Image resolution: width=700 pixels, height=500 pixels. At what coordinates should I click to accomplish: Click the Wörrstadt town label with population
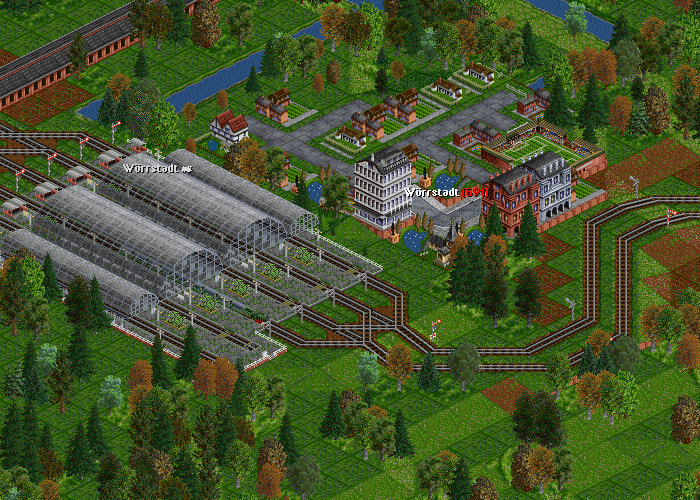coord(446,191)
